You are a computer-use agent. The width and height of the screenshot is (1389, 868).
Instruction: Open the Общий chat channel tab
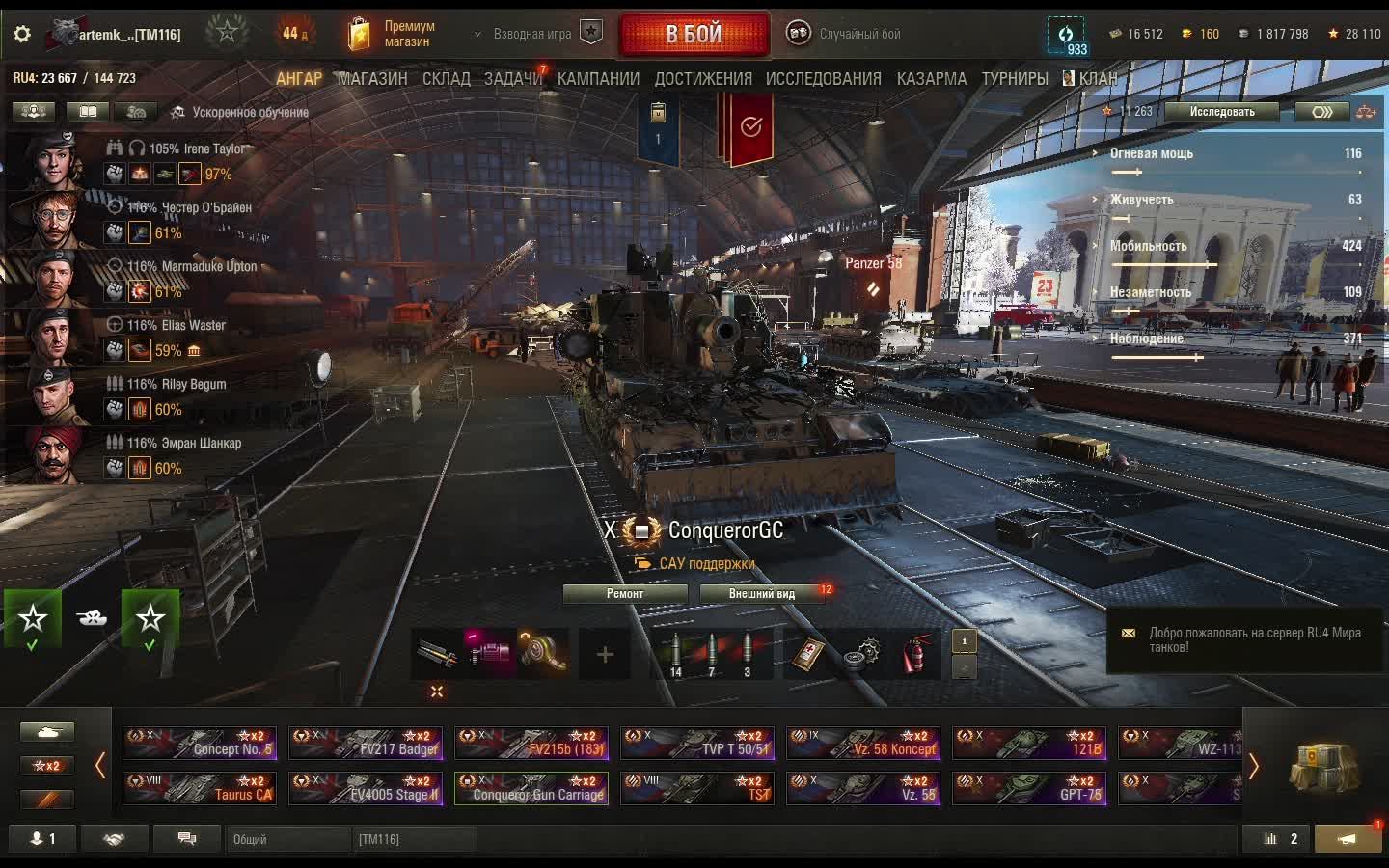tap(286, 839)
